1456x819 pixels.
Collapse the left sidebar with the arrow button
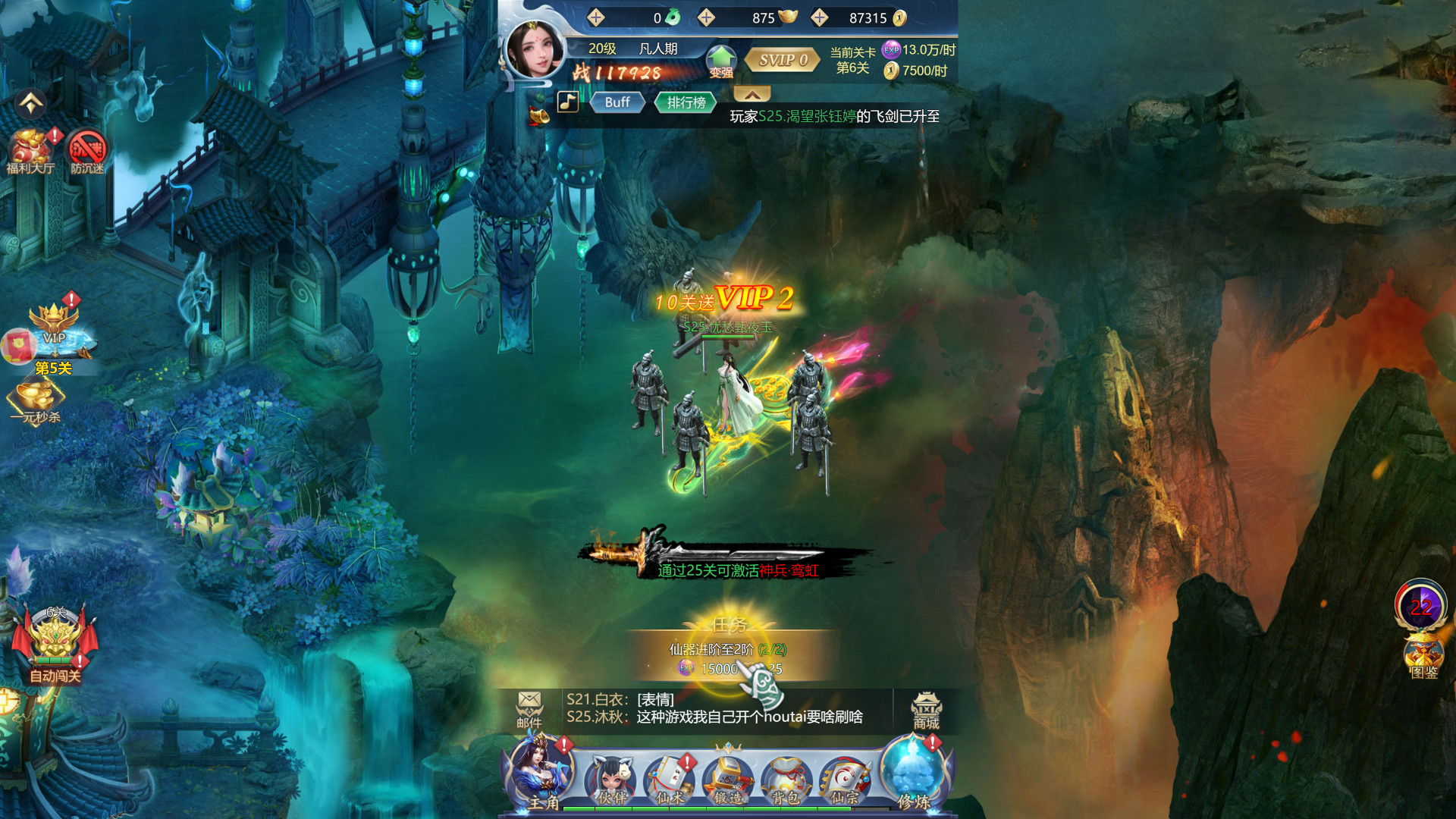pyautogui.click(x=30, y=102)
